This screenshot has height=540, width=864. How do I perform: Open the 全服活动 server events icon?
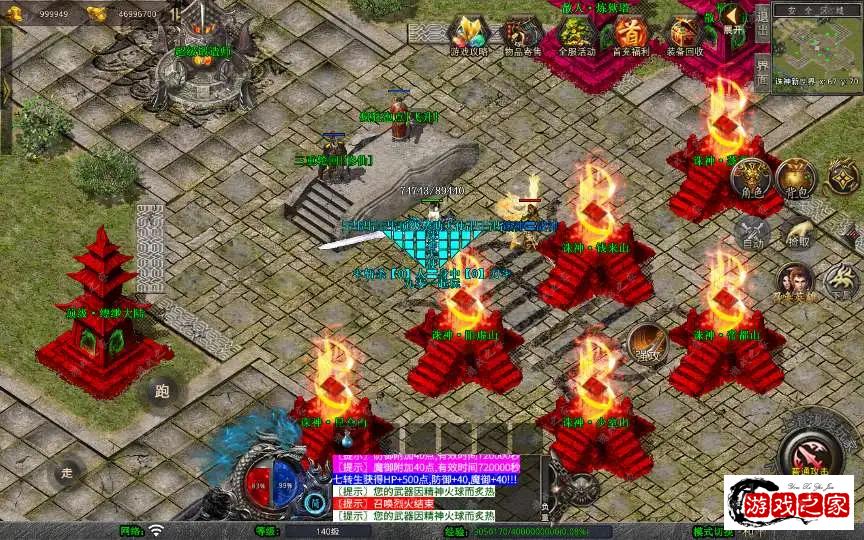[x=576, y=36]
